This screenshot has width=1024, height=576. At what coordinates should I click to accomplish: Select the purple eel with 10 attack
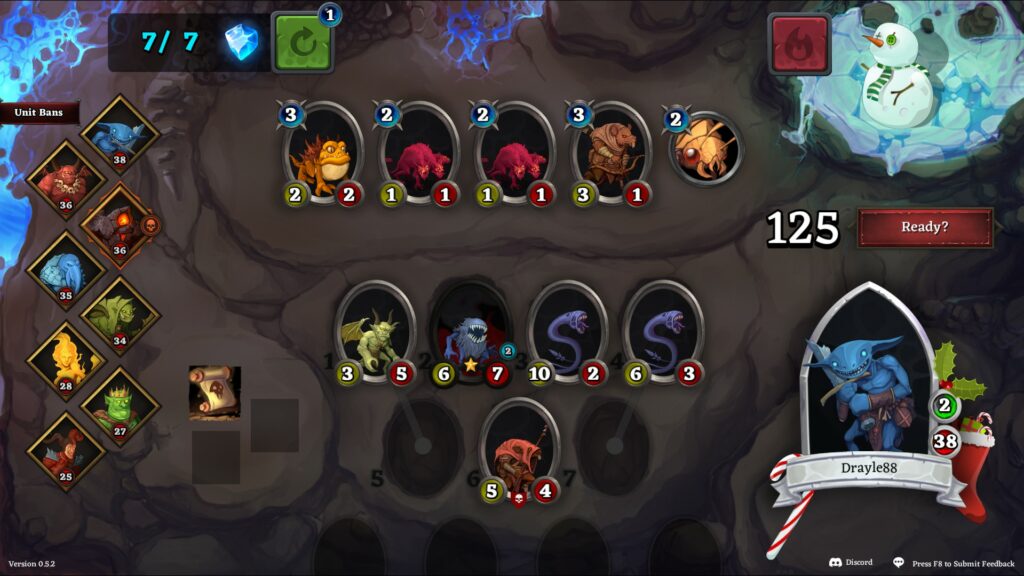click(567, 333)
